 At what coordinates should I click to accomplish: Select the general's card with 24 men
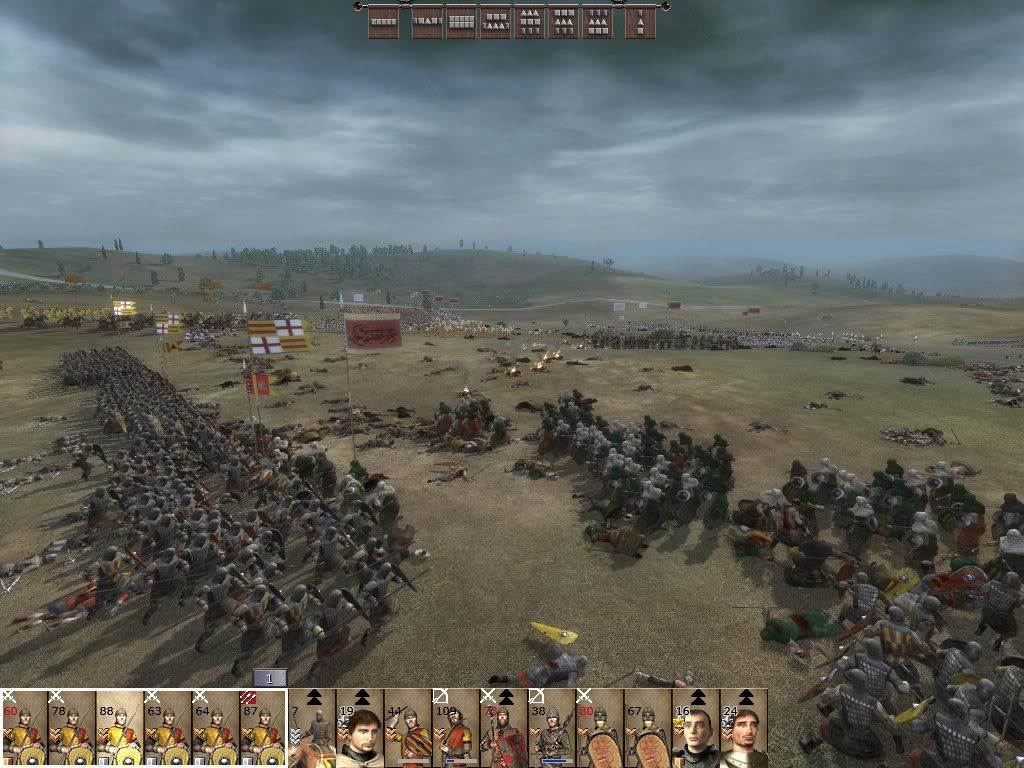[x=744, y=728]
